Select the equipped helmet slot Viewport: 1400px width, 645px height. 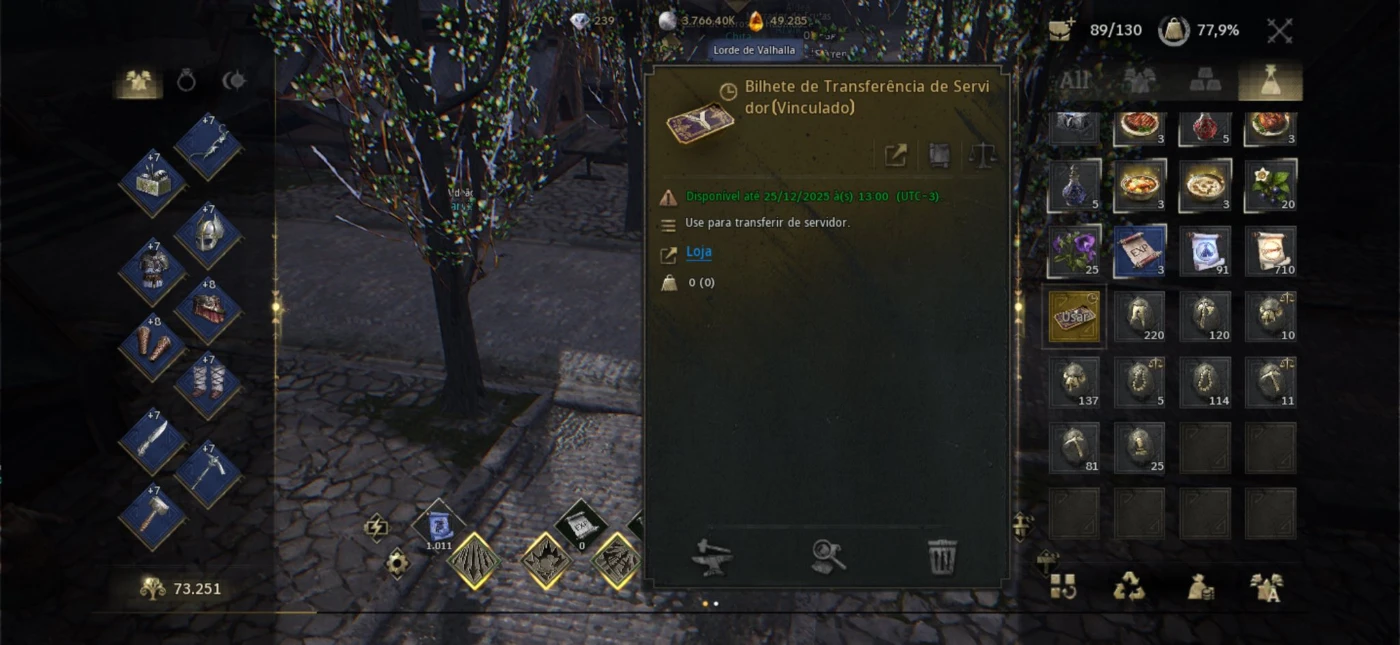coord(208,236)
